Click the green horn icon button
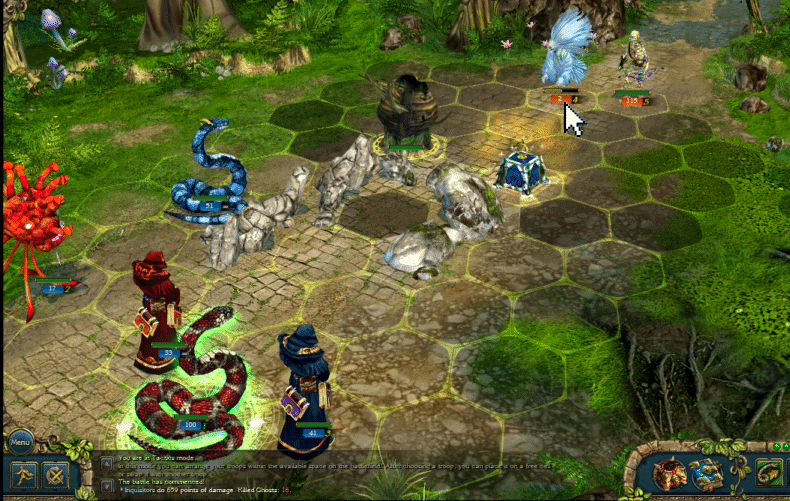The image size is (790, 501). pos(767,472)
